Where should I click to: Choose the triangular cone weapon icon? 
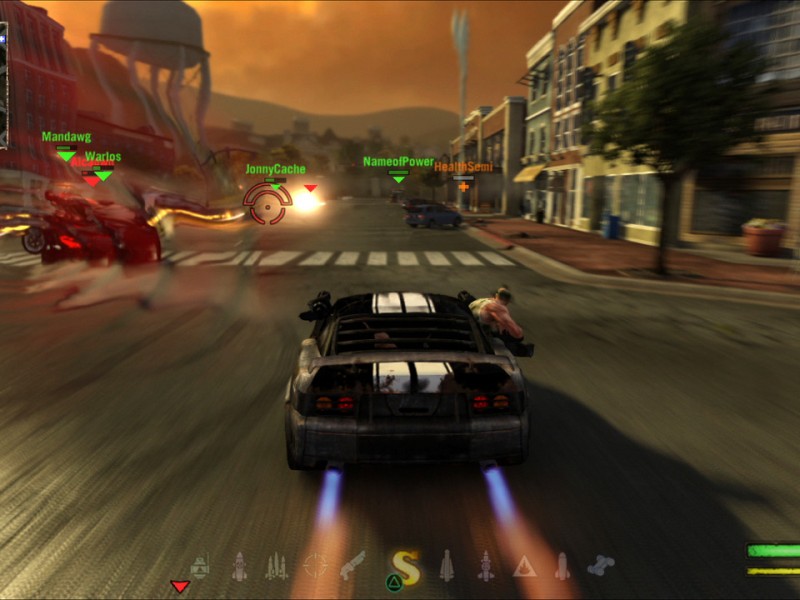click(x=524, y=567)
